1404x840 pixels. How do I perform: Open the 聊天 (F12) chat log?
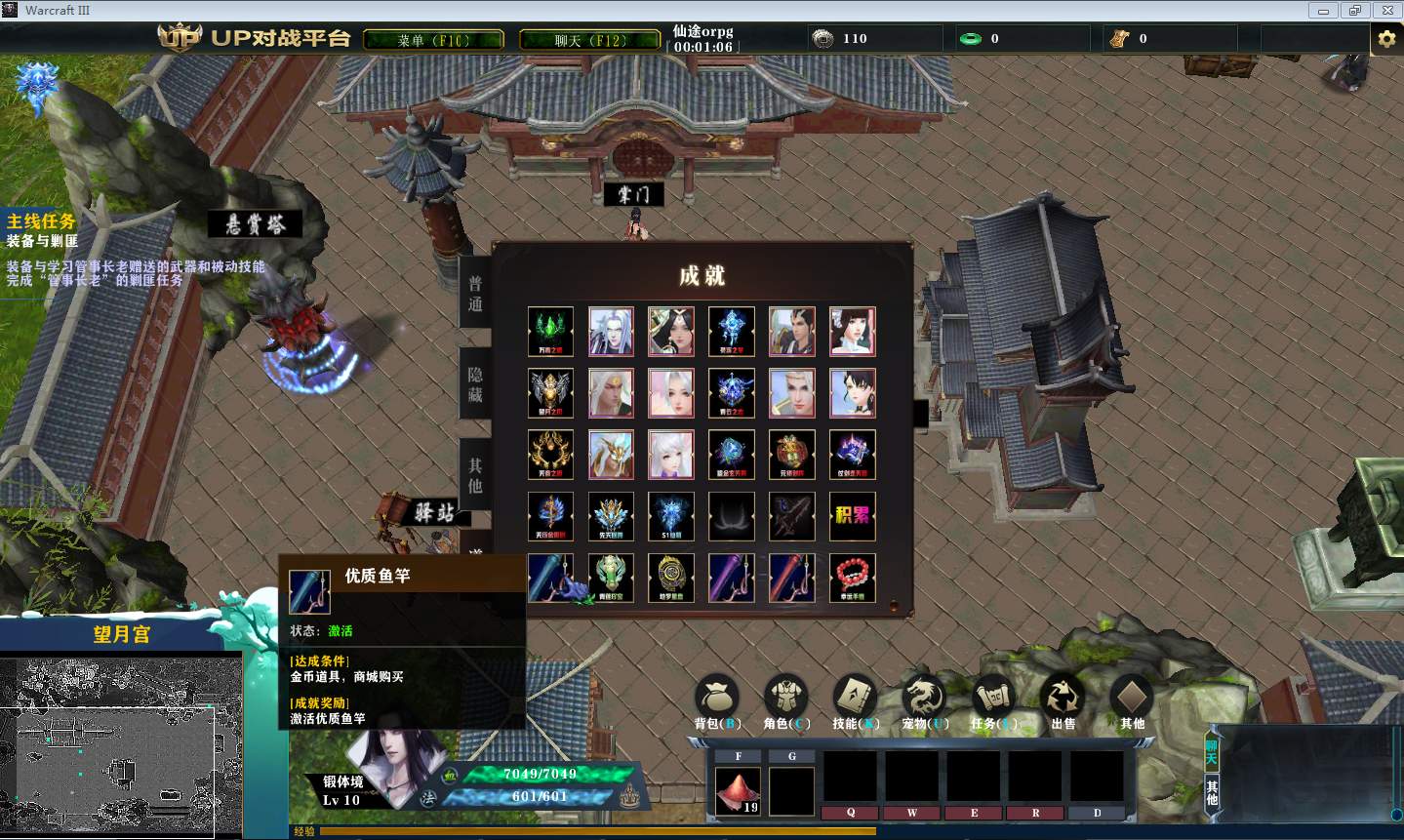(x=589, y=40)
